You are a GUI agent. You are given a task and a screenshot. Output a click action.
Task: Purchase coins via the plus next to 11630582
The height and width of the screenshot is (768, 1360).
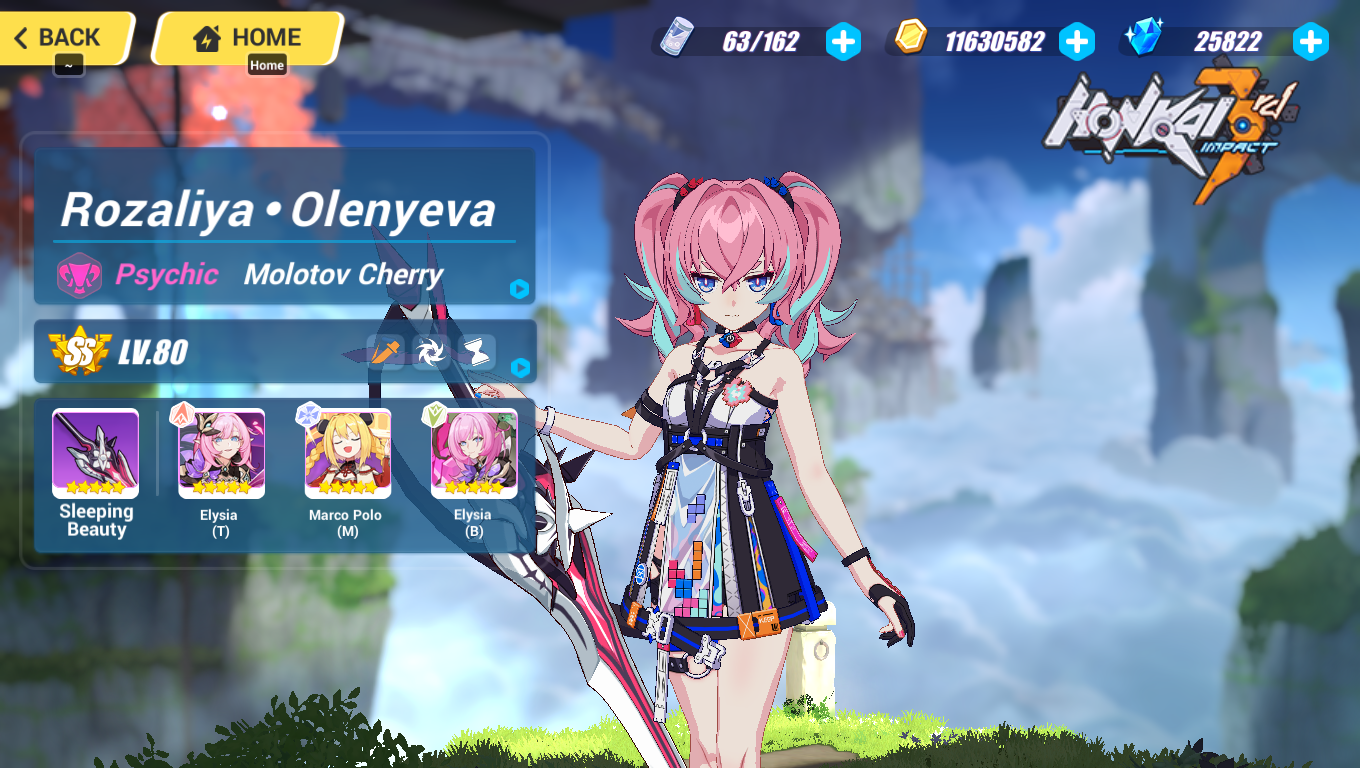pos(1078,42)
